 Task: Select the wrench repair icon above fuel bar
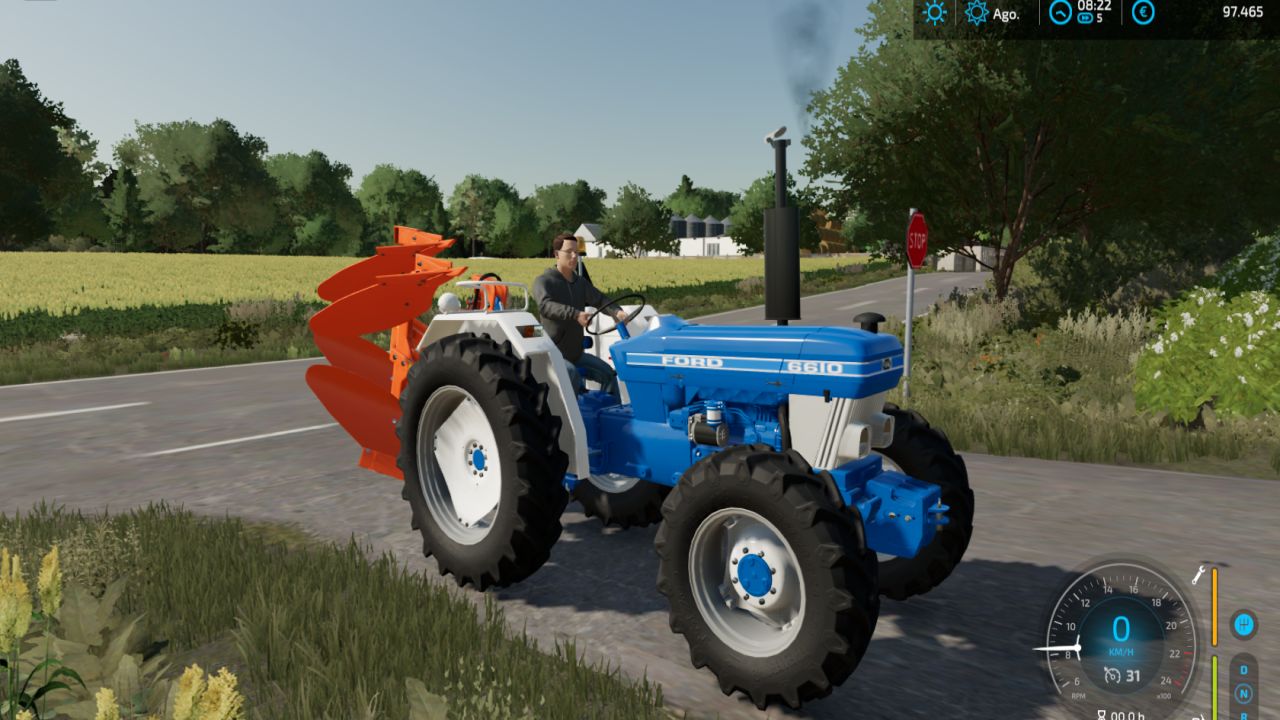(x=1199, y=575)
